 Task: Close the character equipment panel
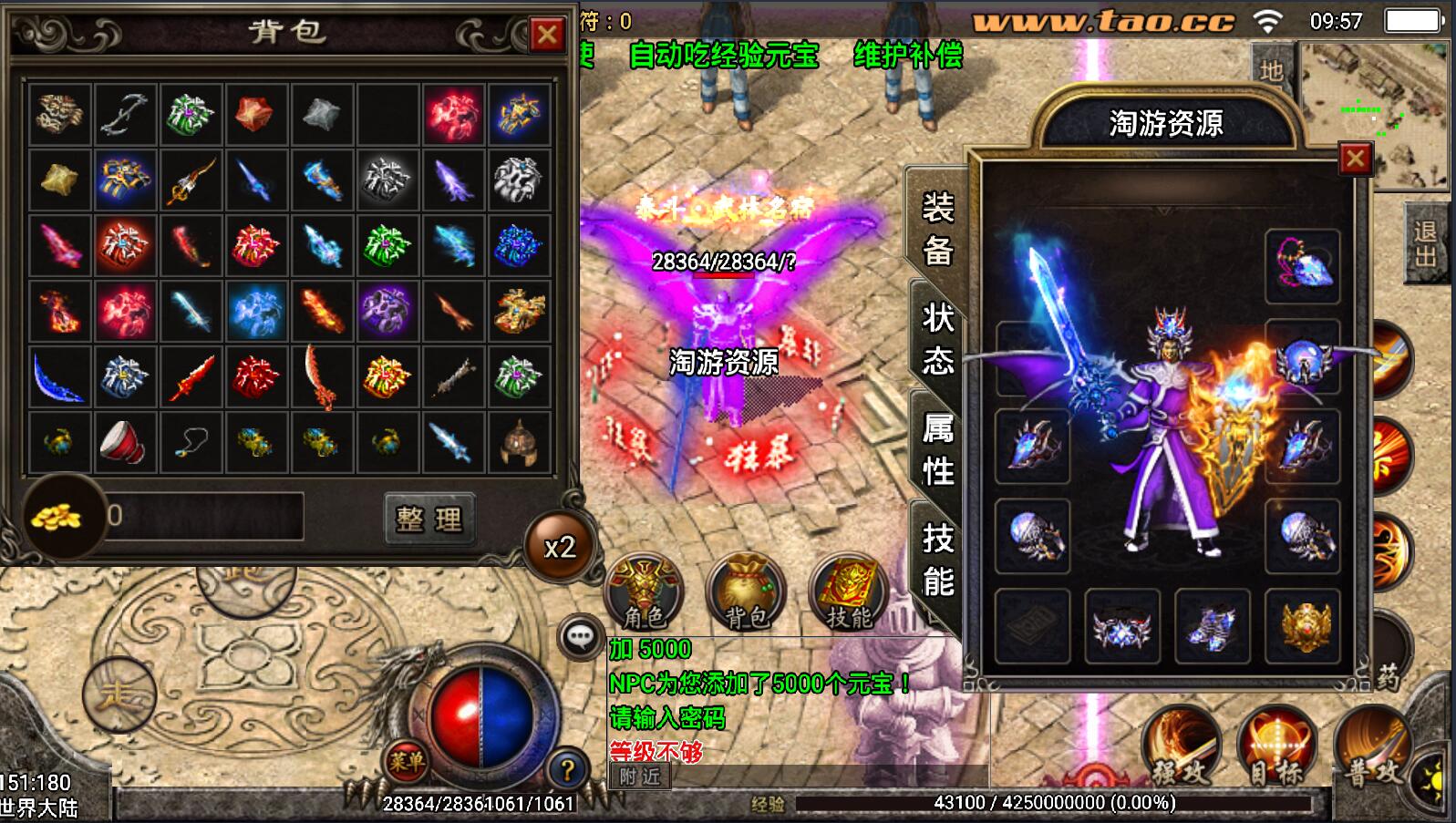1355,159
